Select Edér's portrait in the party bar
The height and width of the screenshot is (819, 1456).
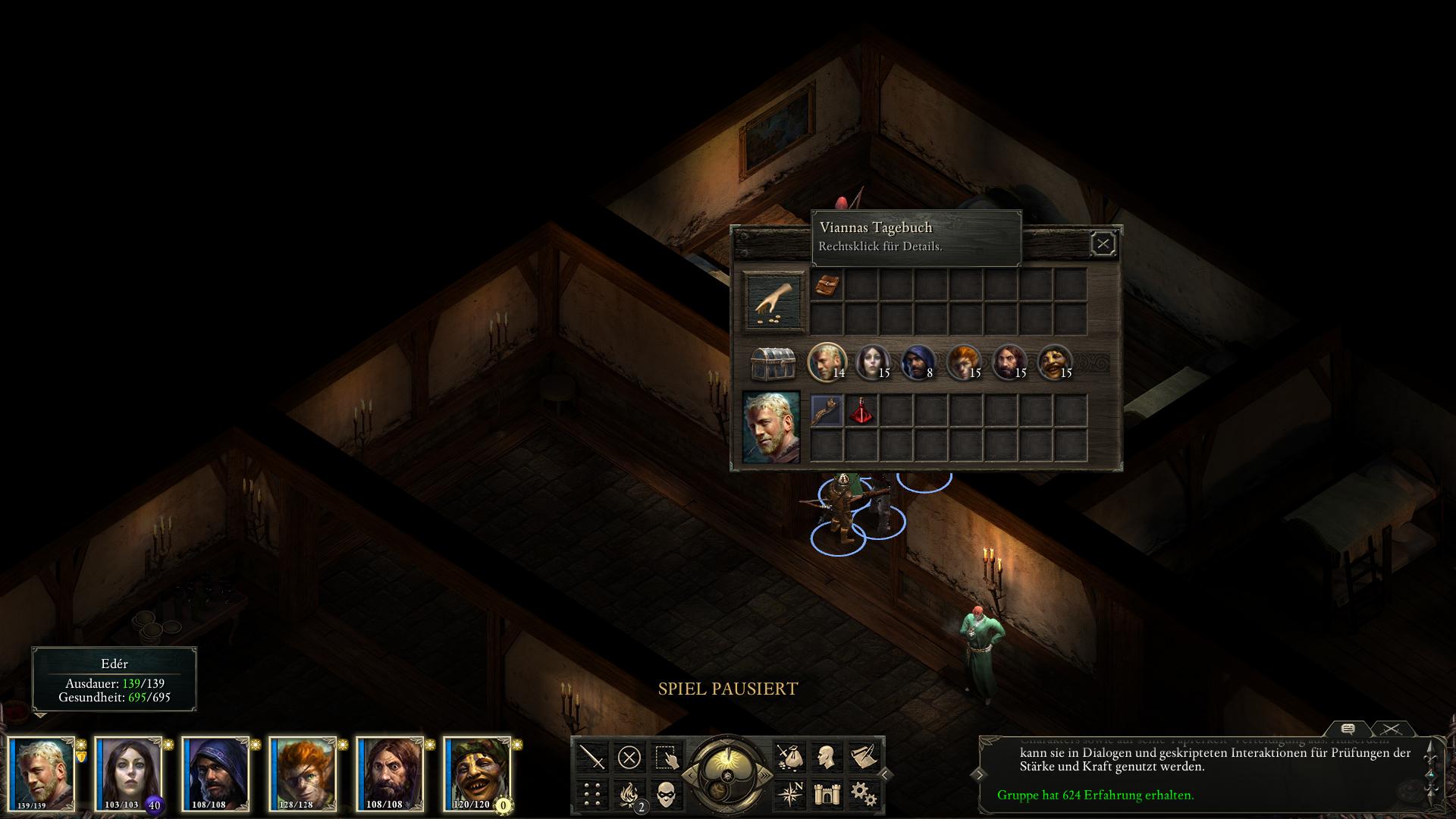(42, 773)
